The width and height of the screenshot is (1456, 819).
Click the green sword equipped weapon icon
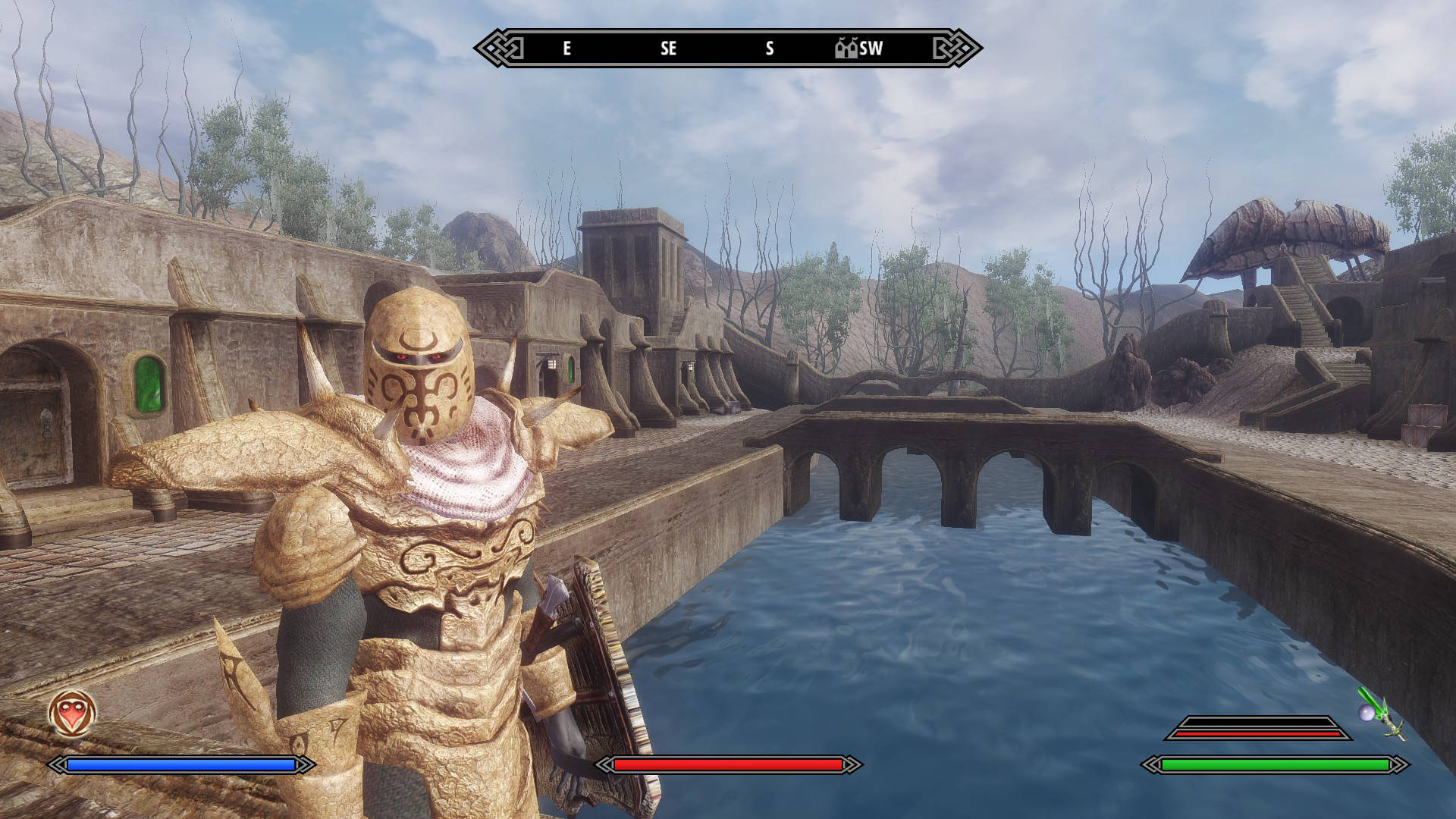click(x=1380, y=713)
